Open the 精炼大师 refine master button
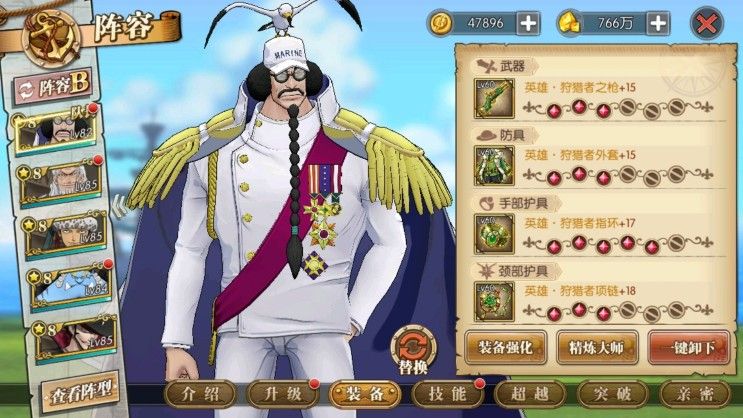This screenshot has height=418, width=743. (x=597, y=346)
